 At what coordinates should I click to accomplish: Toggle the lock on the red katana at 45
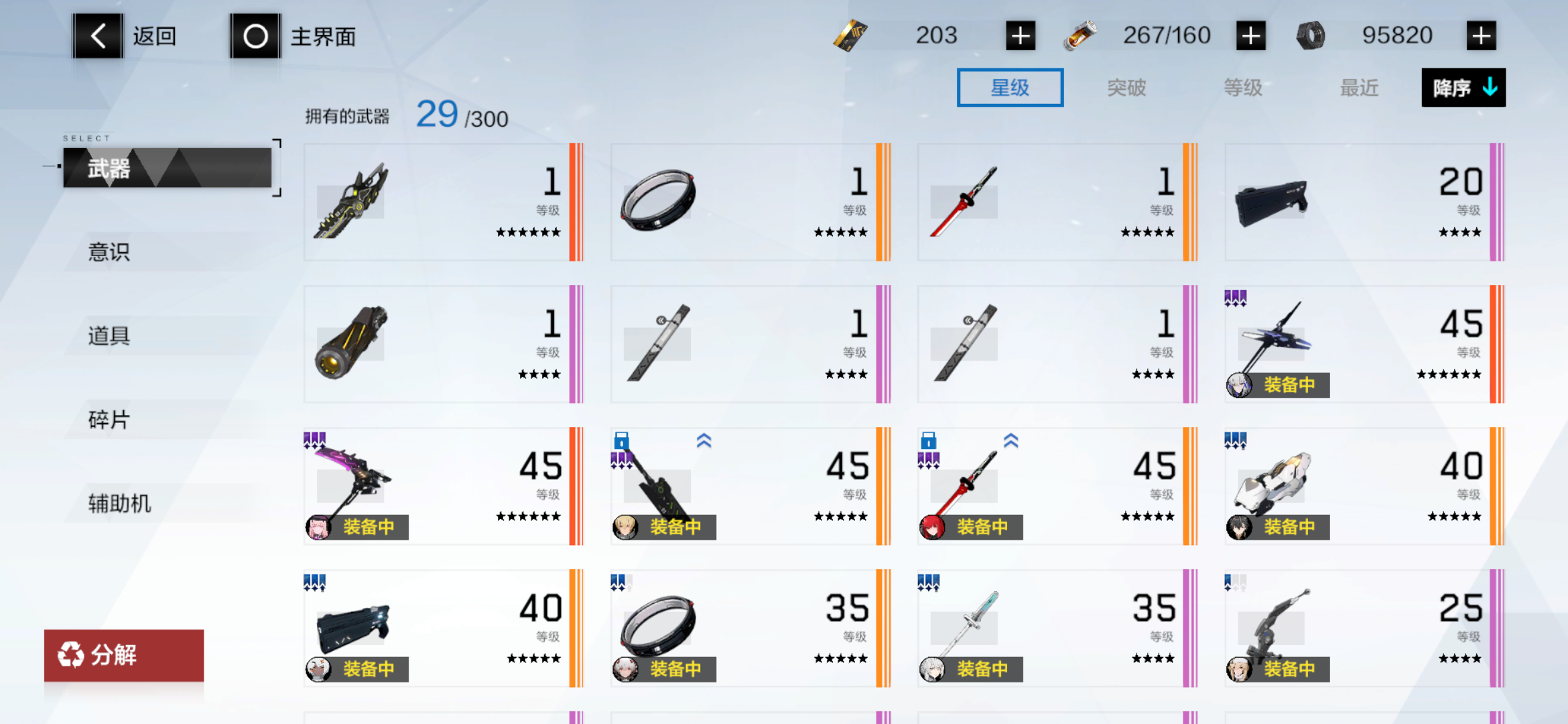point(930,441)
